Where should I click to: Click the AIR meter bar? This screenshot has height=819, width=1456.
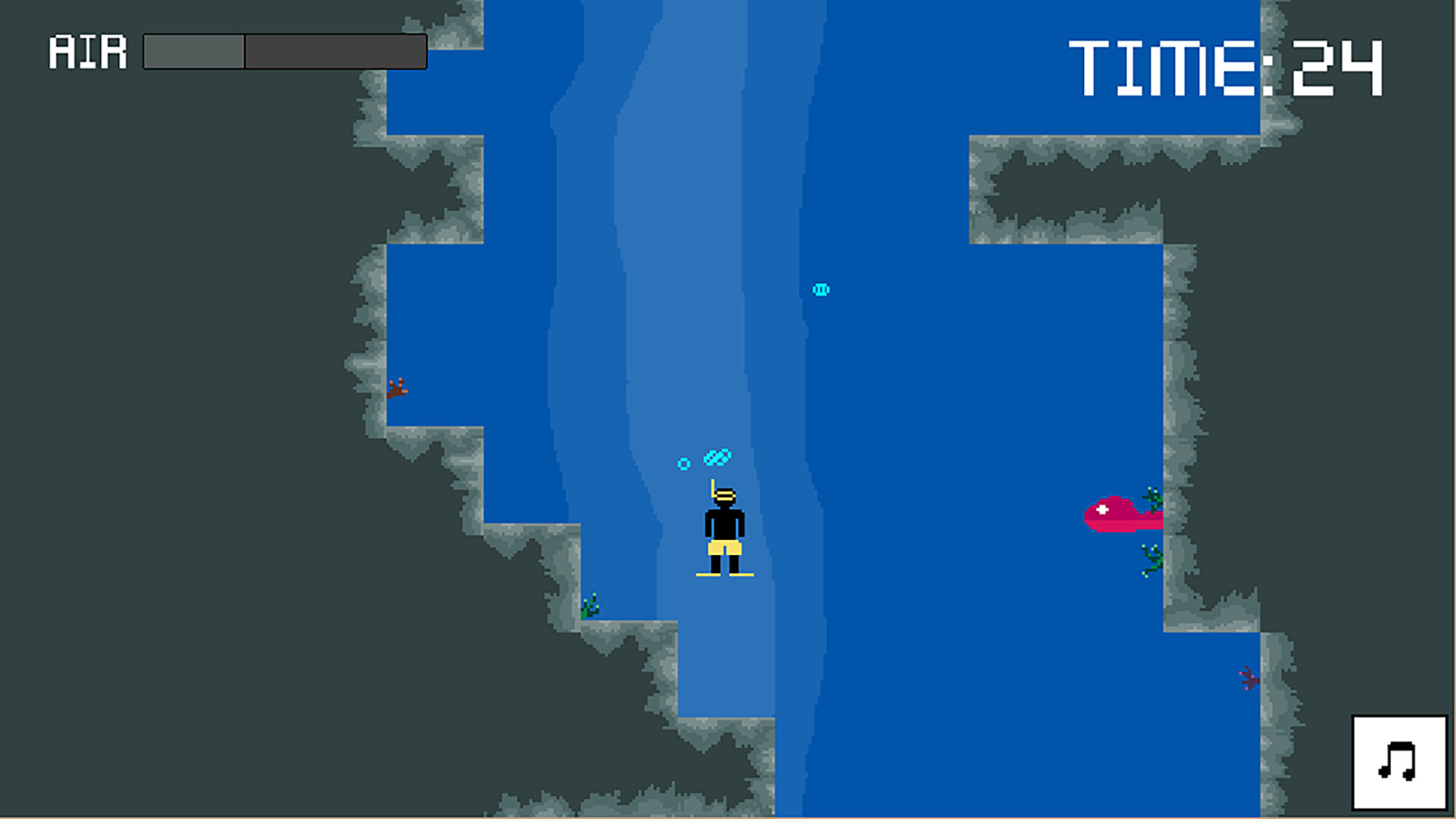click(x=284, y=50)
